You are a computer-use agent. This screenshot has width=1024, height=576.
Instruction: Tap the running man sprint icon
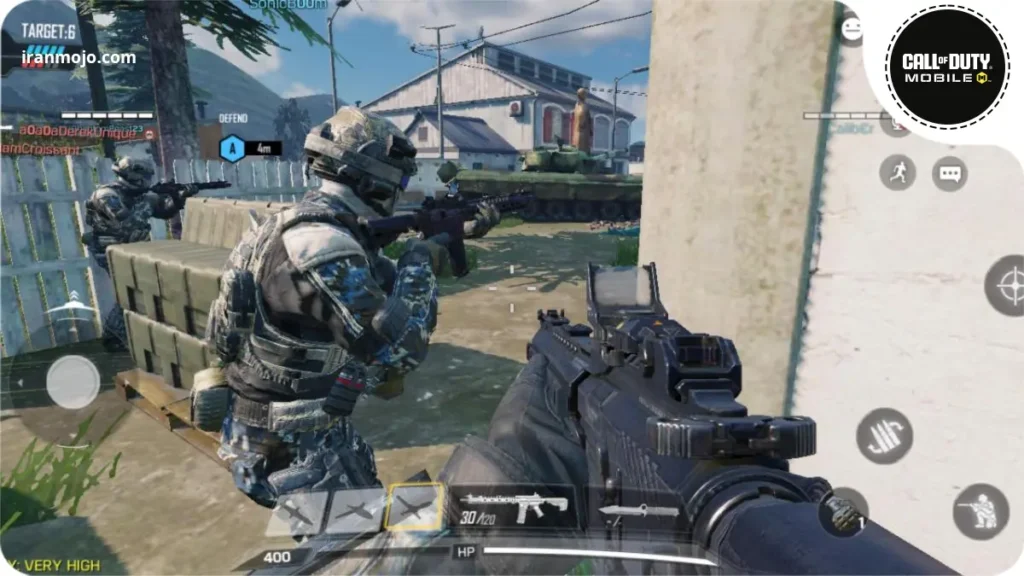coord(897,173)
